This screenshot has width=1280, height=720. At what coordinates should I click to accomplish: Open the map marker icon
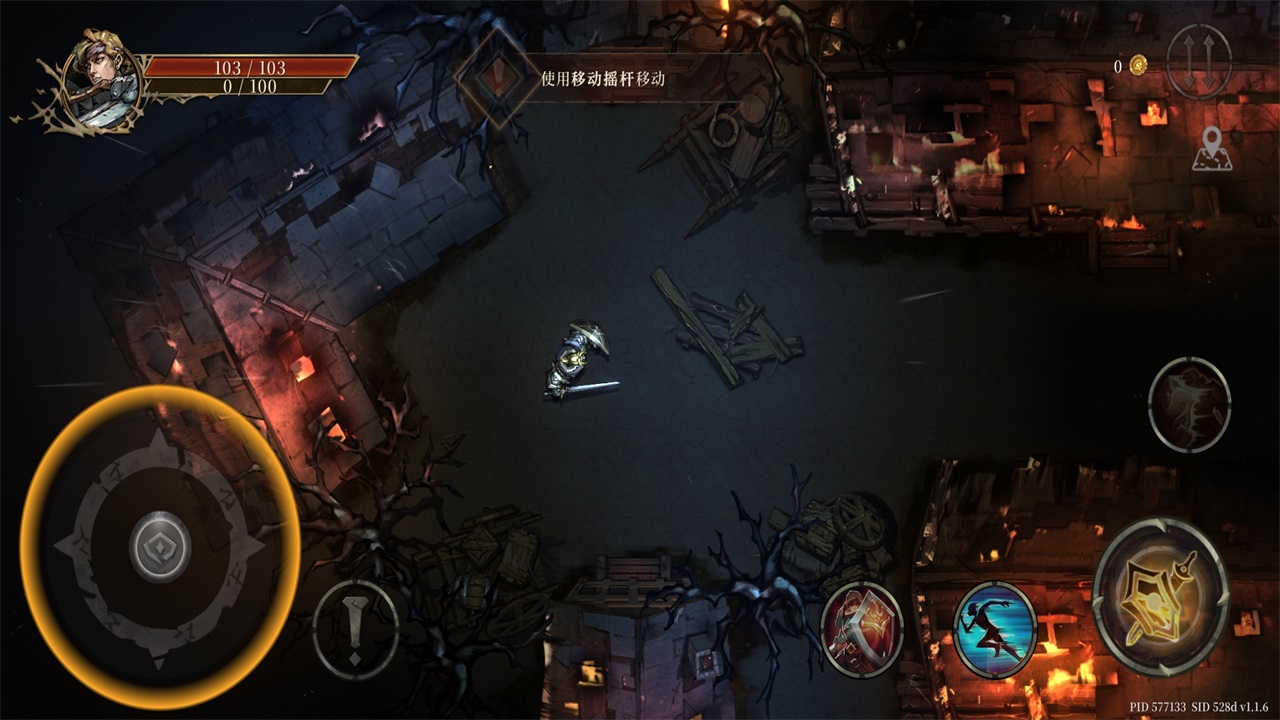pos(1212,148)
